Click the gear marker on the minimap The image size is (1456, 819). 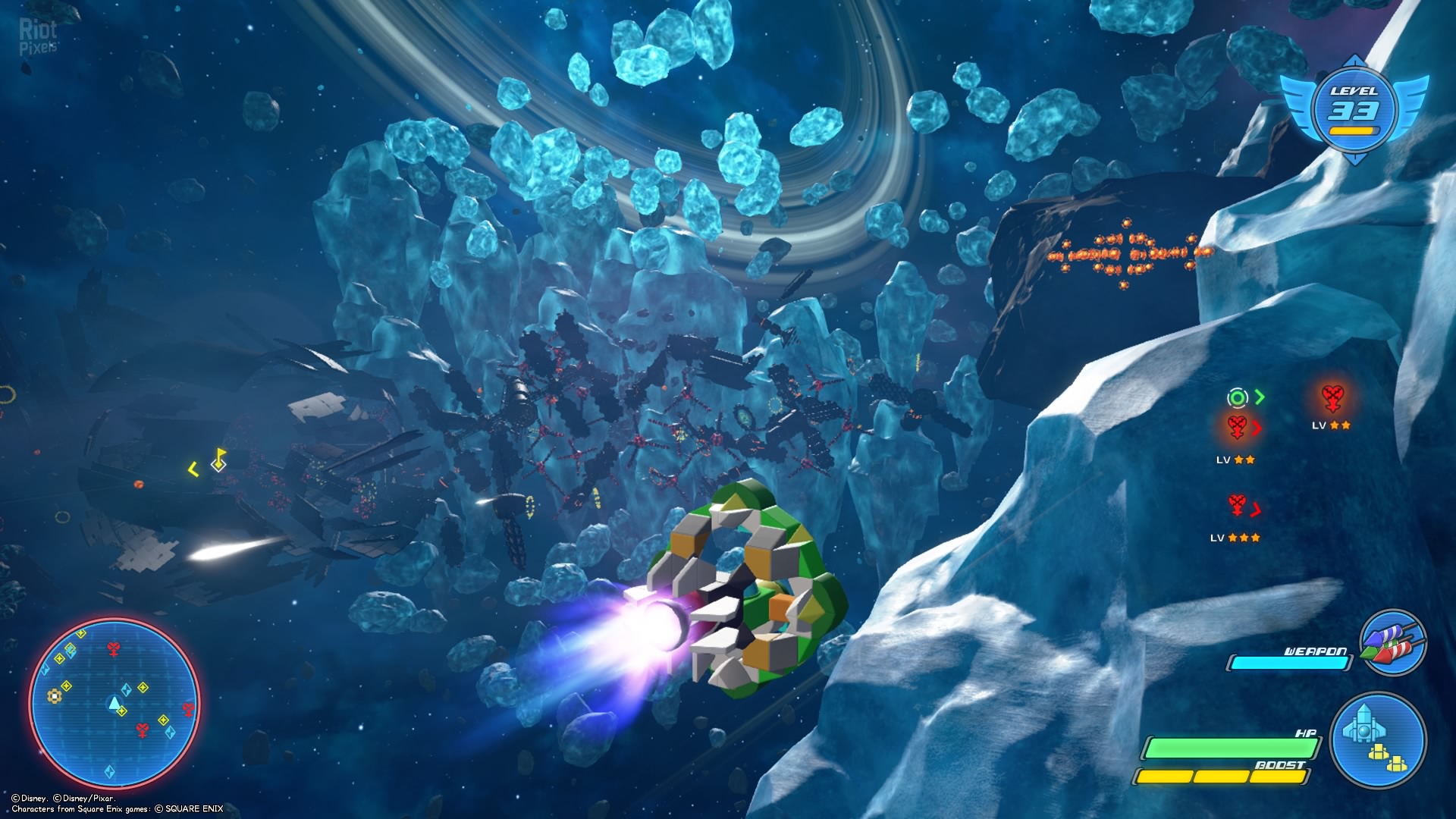coord(55,695)
